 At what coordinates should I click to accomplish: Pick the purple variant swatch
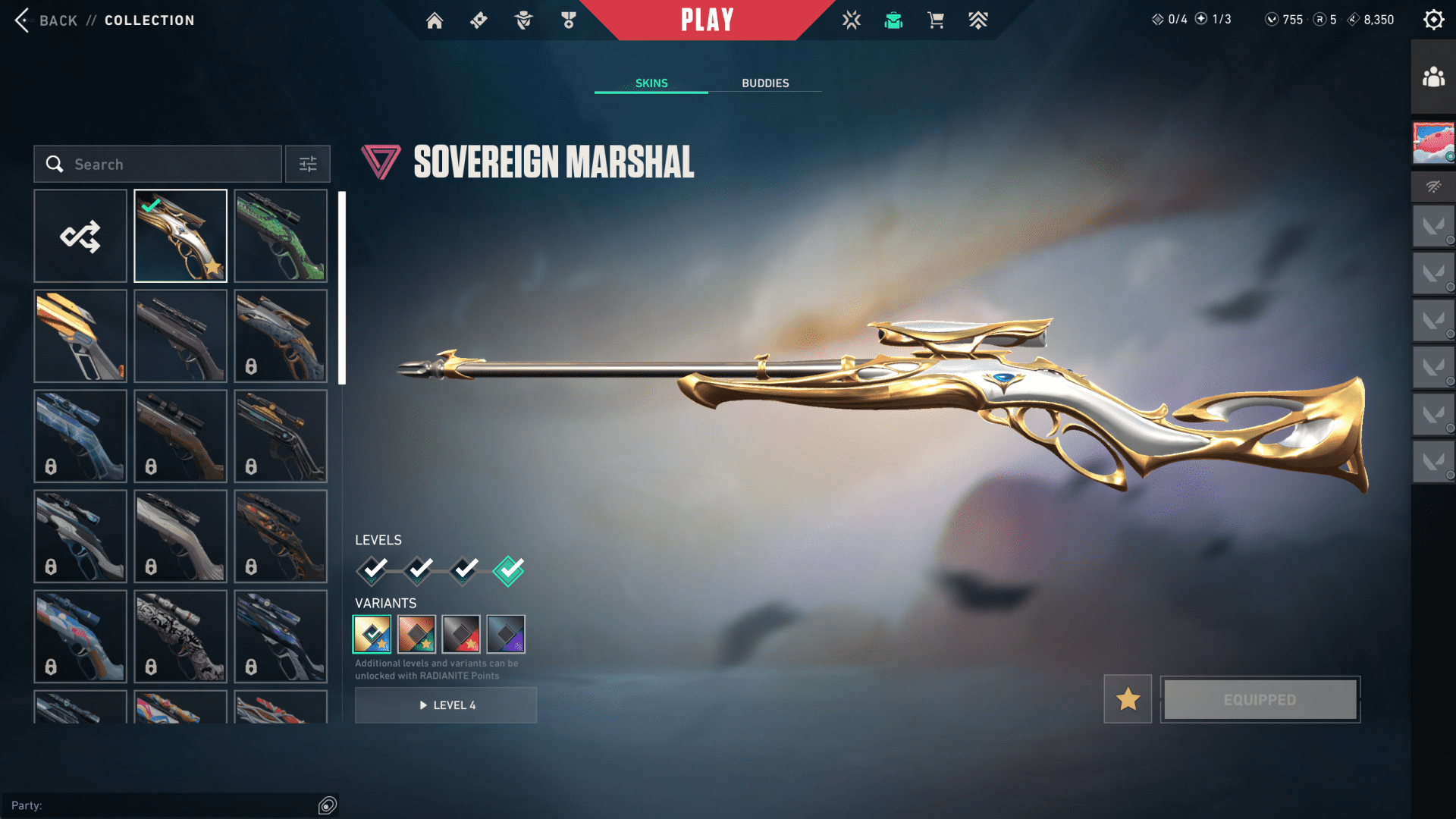click(x=506, y=634)
